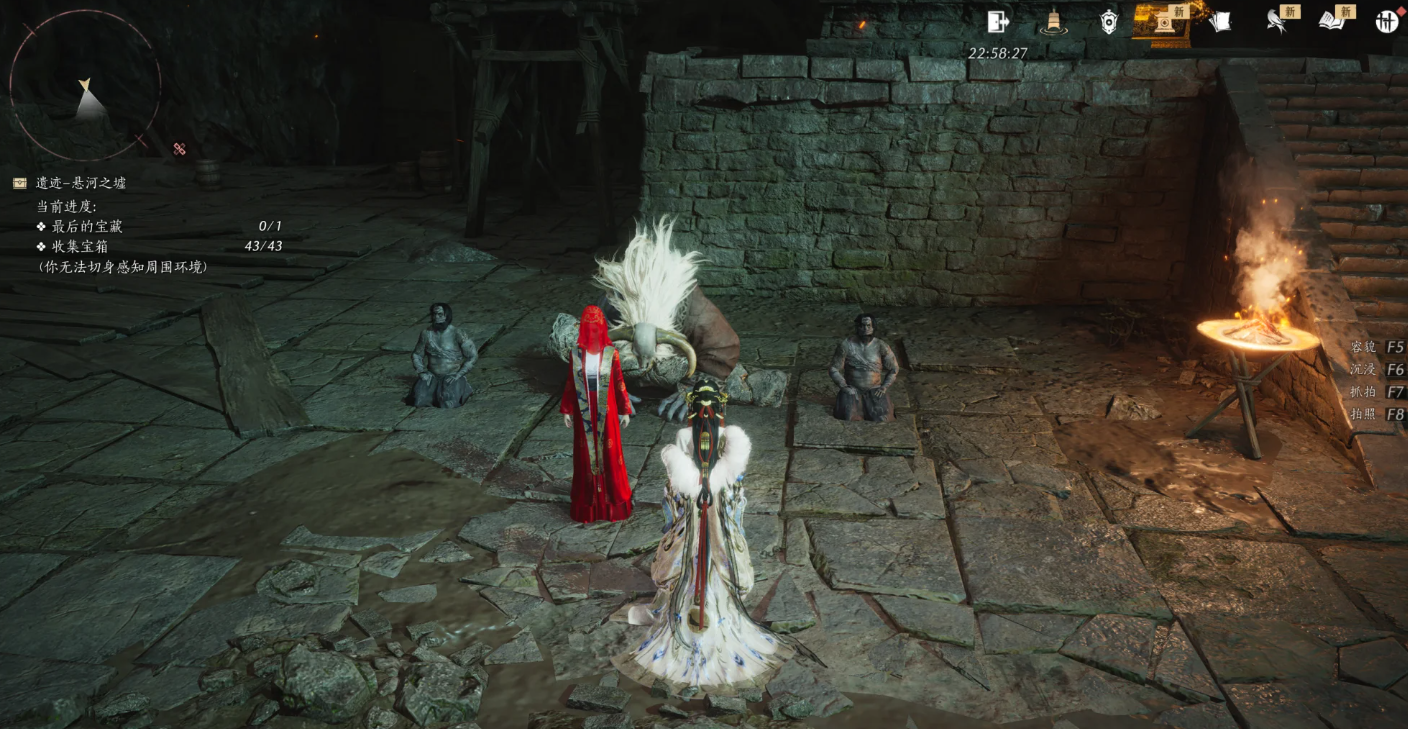Click the 容貌 appearance option
Screen dimensions: 1408x729
[x=1376, y=347]
